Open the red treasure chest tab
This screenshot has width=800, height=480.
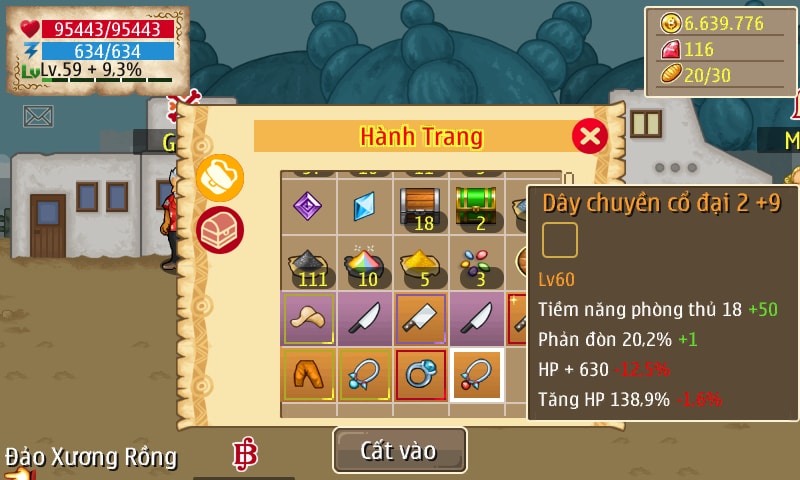coord(219,230)
